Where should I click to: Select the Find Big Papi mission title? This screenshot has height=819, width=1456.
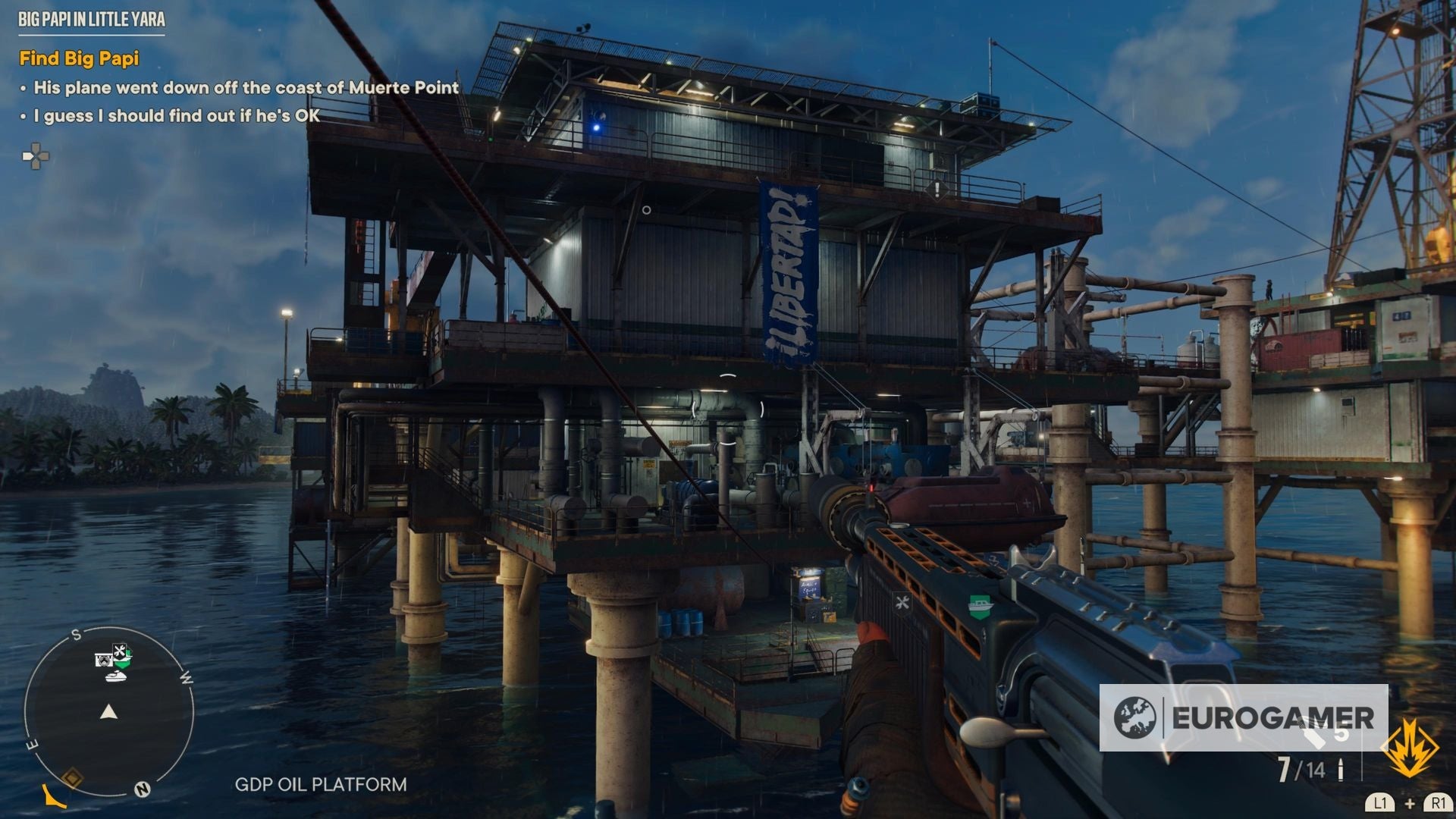tap(81, 58)
